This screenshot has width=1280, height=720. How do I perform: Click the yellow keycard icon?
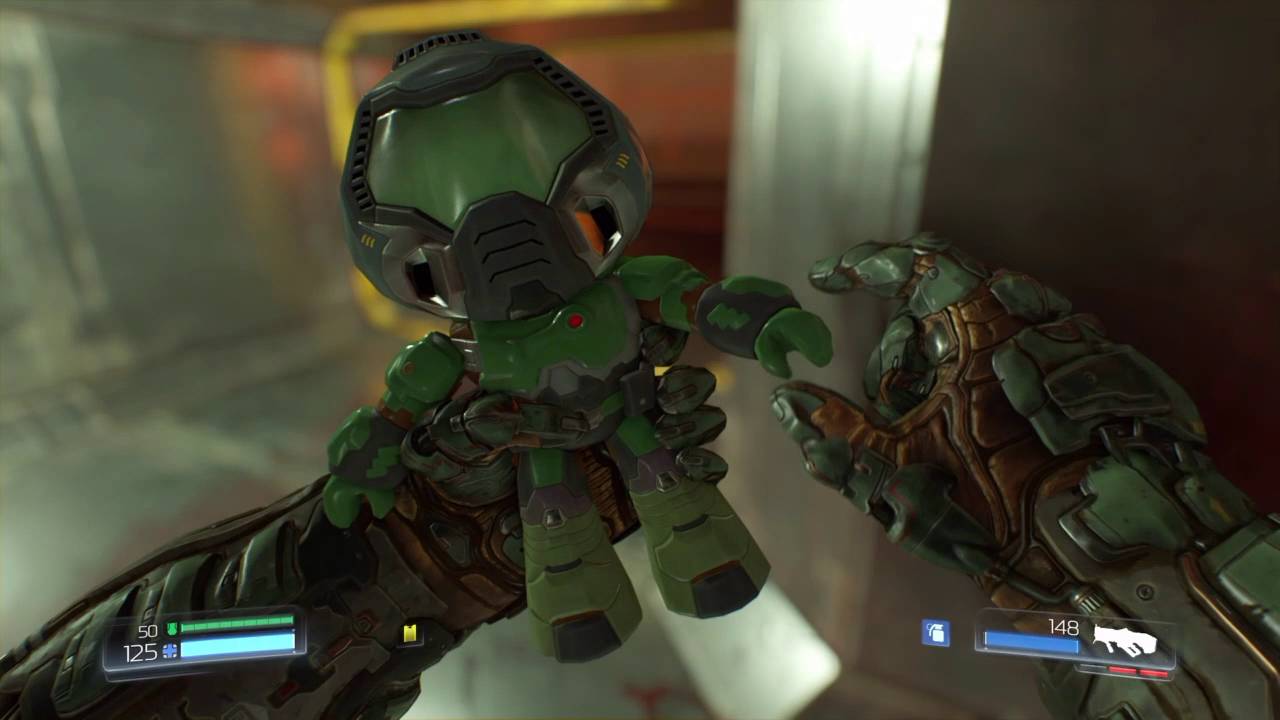click(410, 633)
